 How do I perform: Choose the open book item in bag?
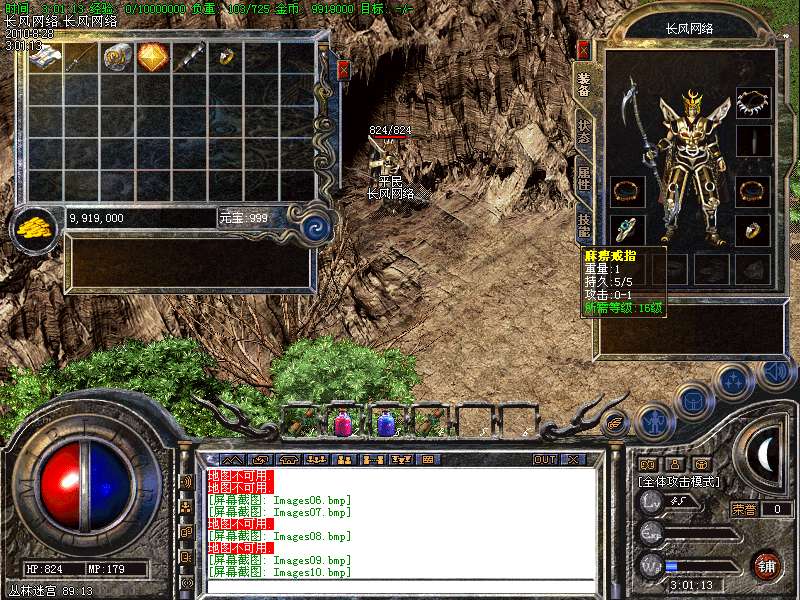(45, 57)
